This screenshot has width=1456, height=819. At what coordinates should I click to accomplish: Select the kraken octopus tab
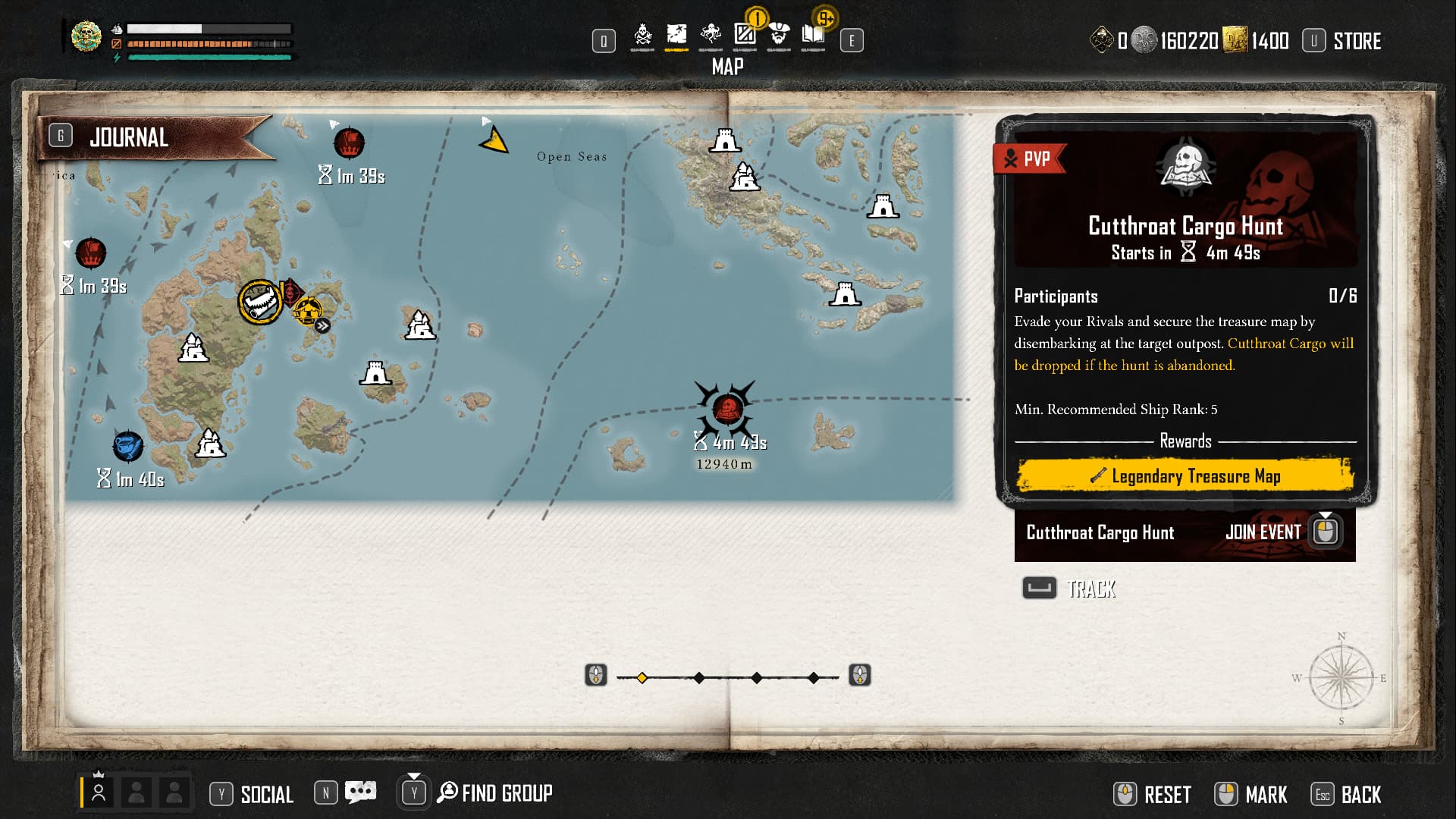pyautogui.click(x=711, y=35)
